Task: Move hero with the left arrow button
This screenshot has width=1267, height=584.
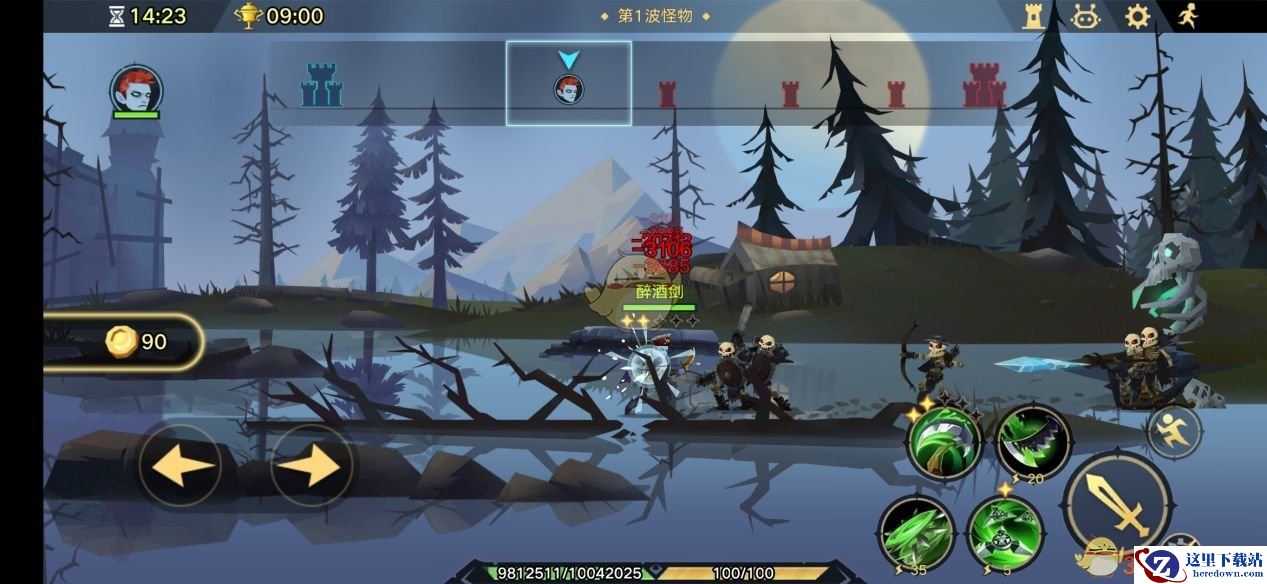Action: 180,466
